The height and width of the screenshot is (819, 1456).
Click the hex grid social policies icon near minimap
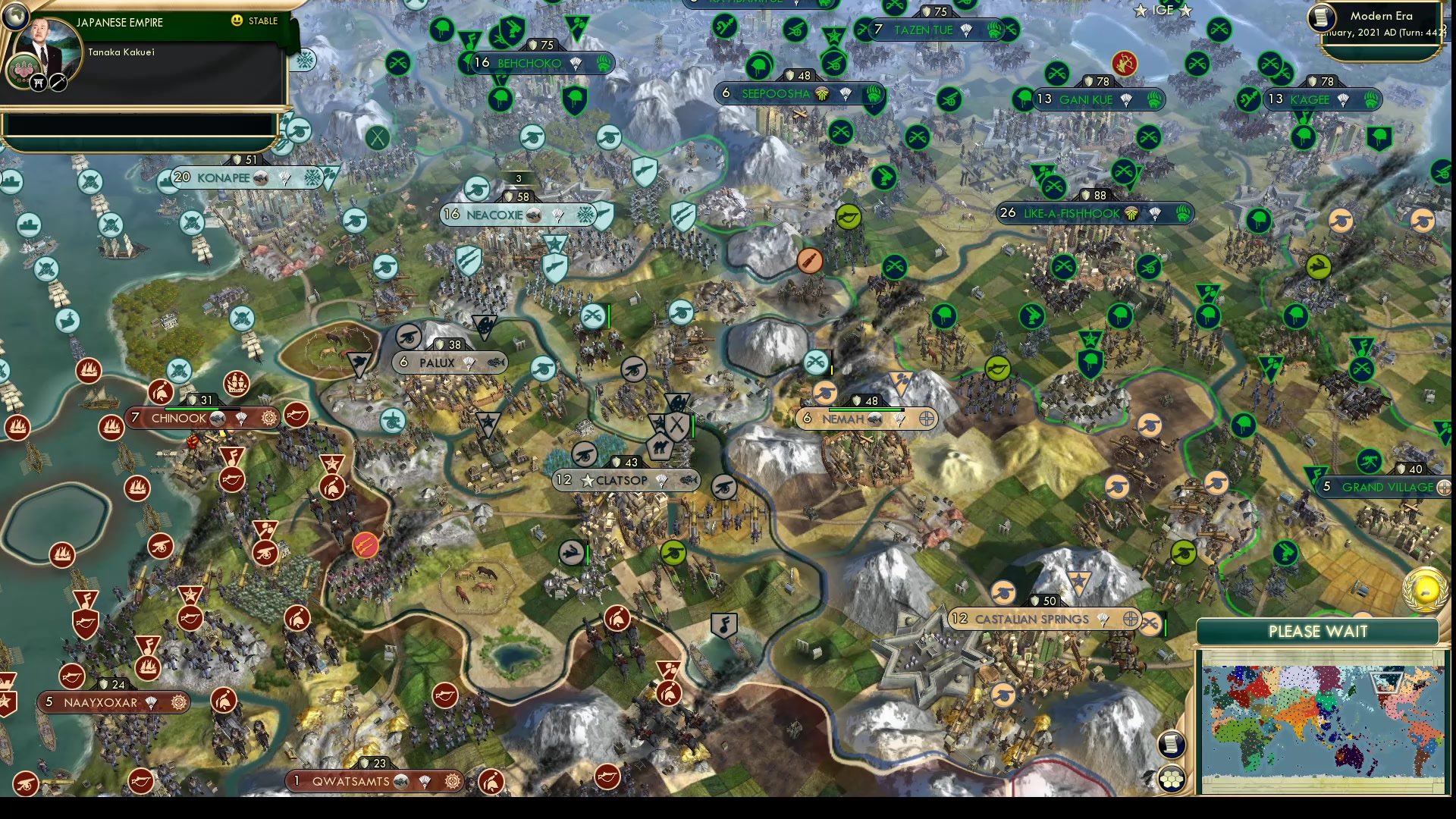(x=1172, y=780)
